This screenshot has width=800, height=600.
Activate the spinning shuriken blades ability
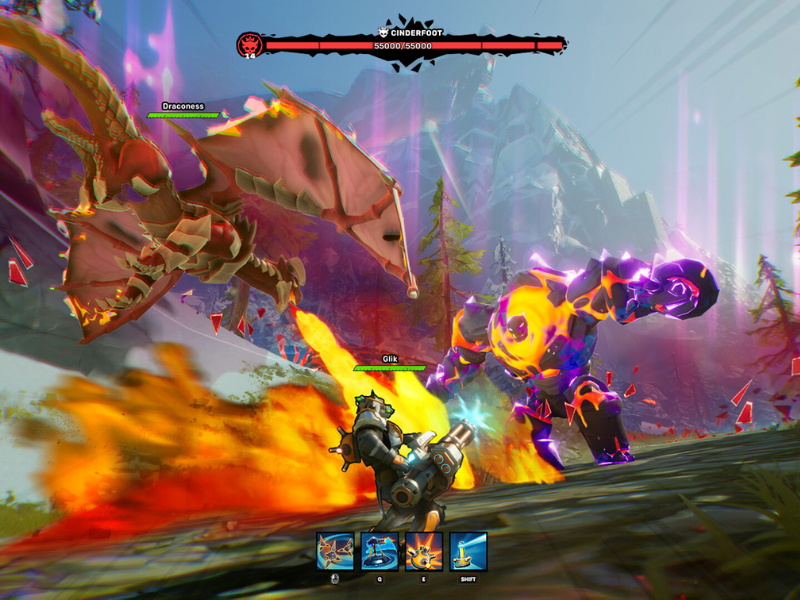(335, 551)
